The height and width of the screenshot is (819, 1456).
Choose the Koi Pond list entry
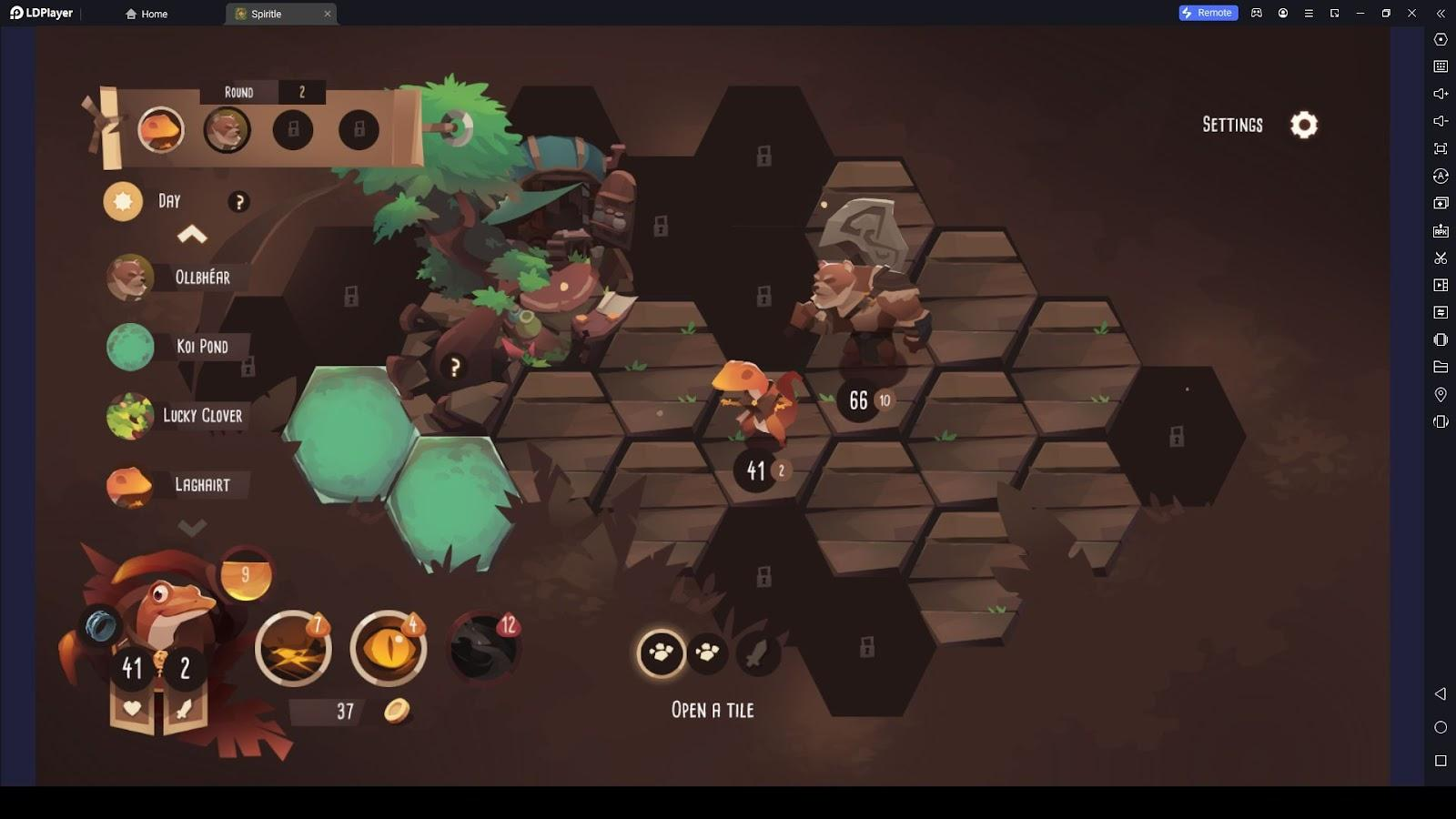point(201,347)
